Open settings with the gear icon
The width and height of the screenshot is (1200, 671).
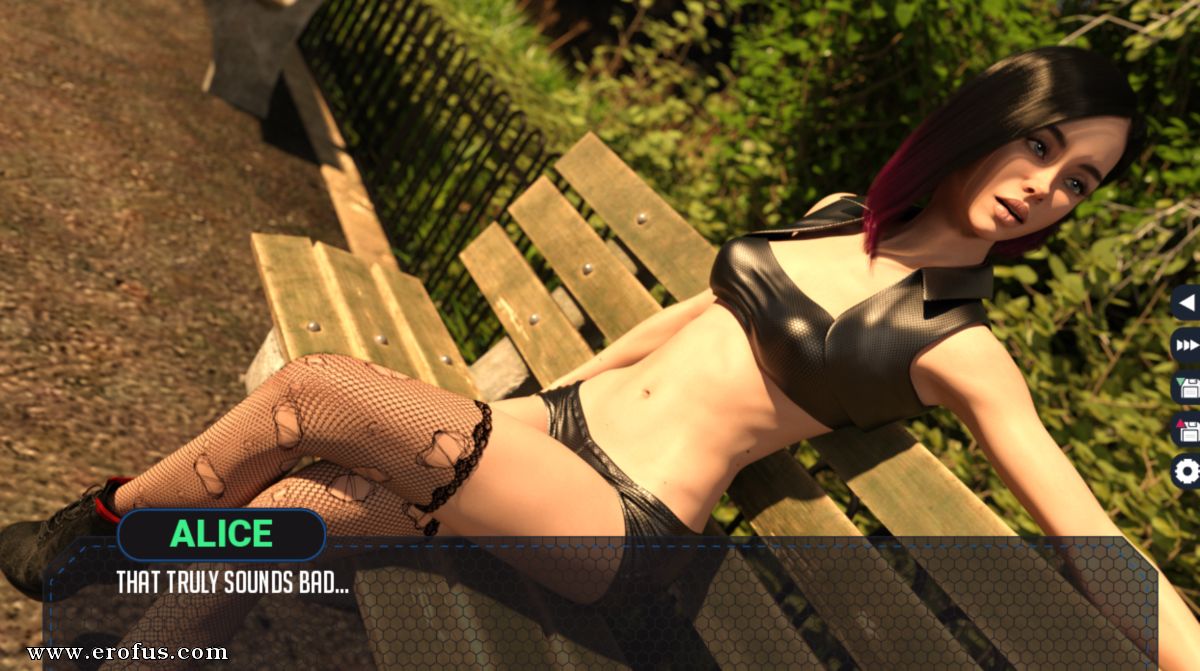tap(1187, 471)
